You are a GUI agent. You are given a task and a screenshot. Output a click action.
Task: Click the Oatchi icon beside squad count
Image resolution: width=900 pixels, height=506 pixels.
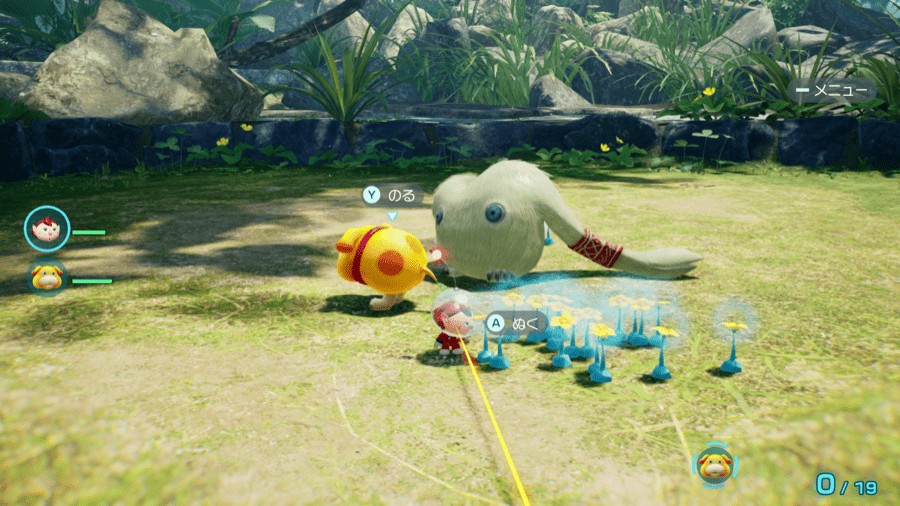(x=715, y=464)
